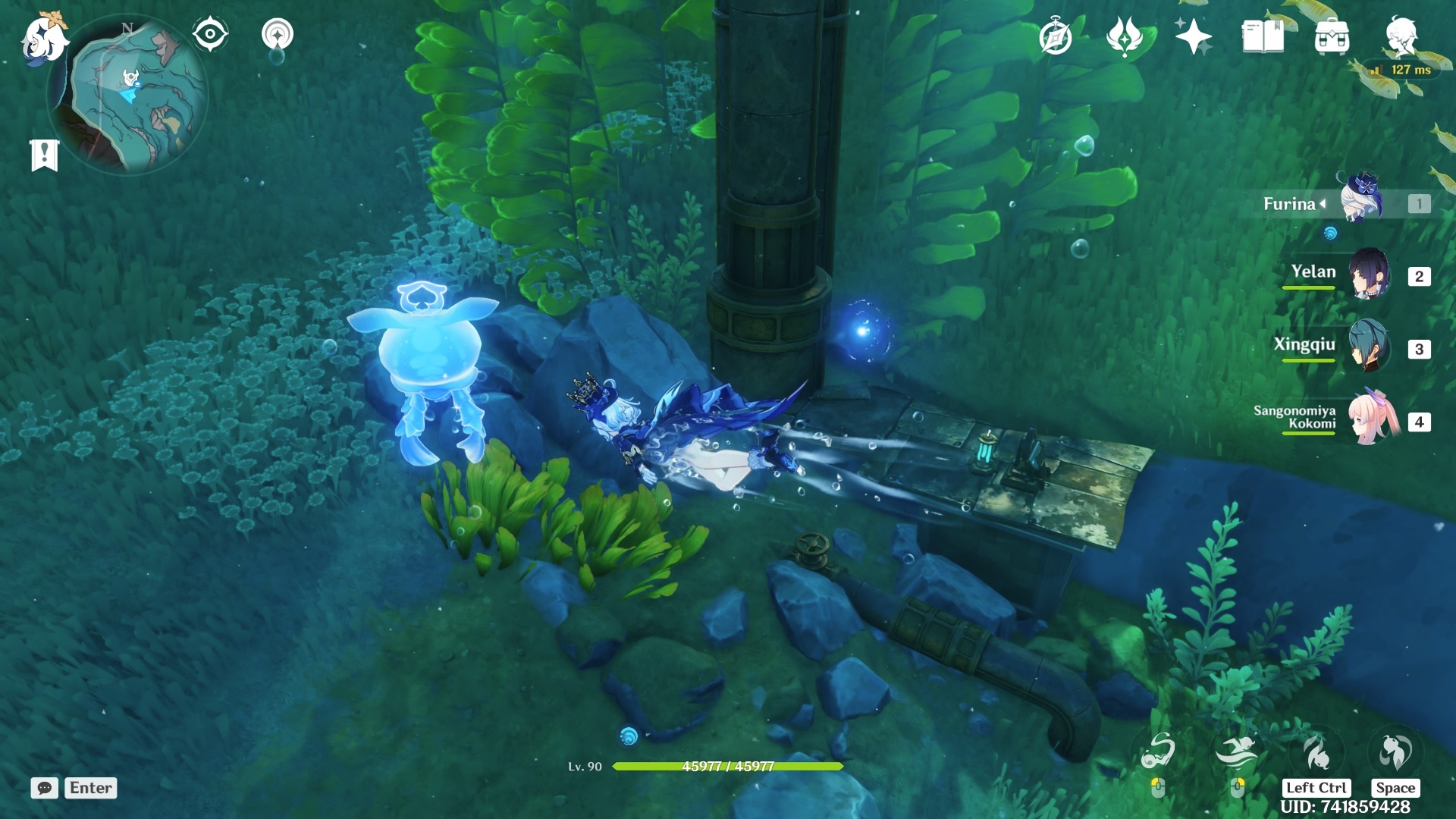Open the backpack inventory icon
Viewport: 1456px width, 819px height.
pyautogui.click(x=1332, y=36)
